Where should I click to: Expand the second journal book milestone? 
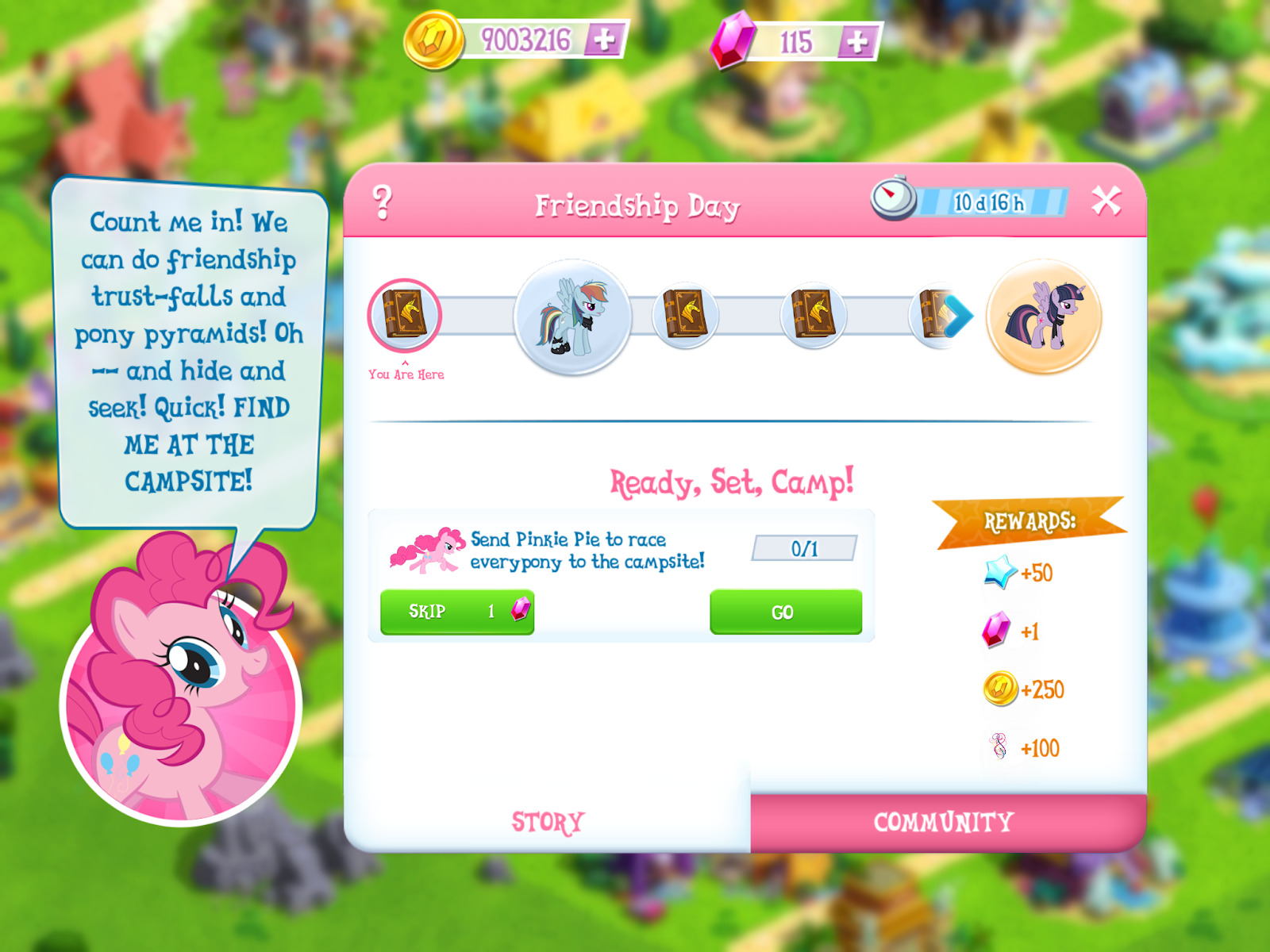click(x=686, y=315)
